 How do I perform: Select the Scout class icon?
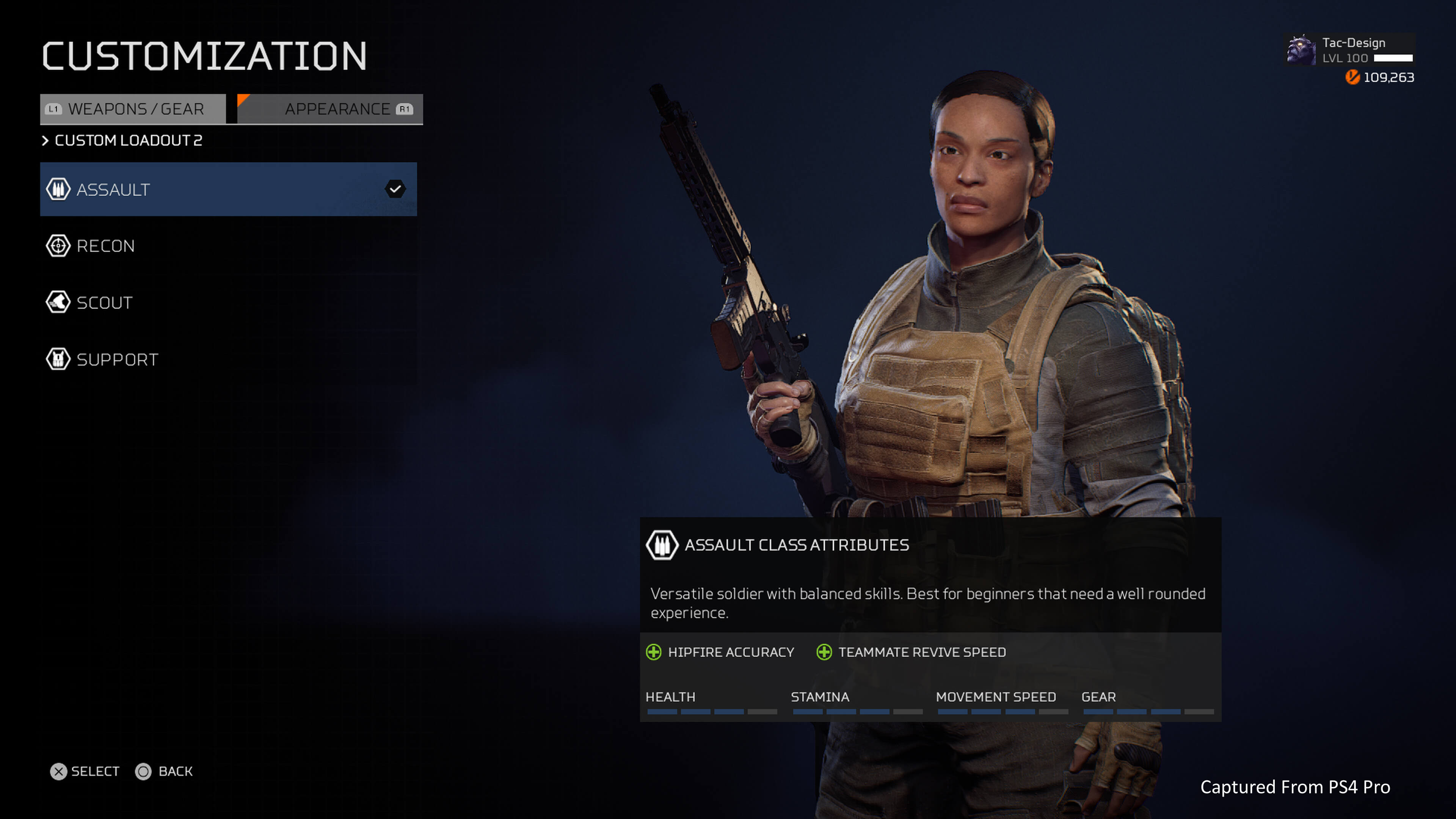coord(58,303)
